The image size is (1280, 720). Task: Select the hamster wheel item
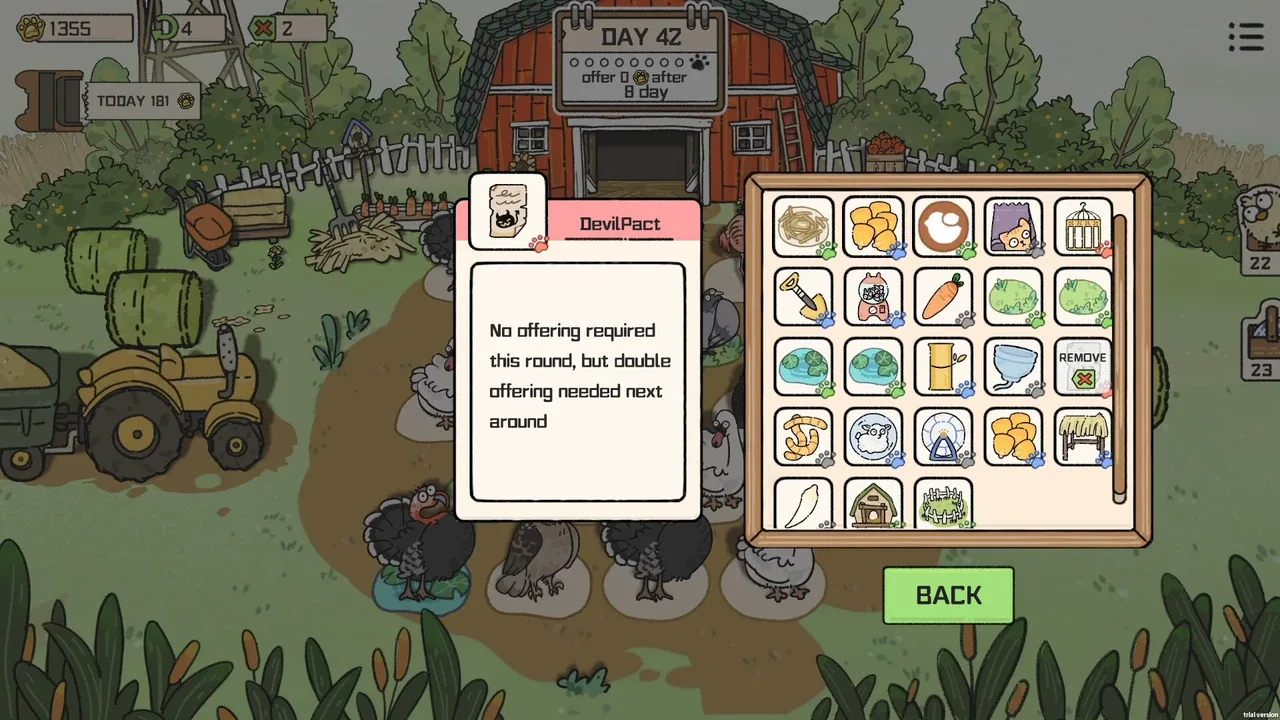tap(943, 435)
